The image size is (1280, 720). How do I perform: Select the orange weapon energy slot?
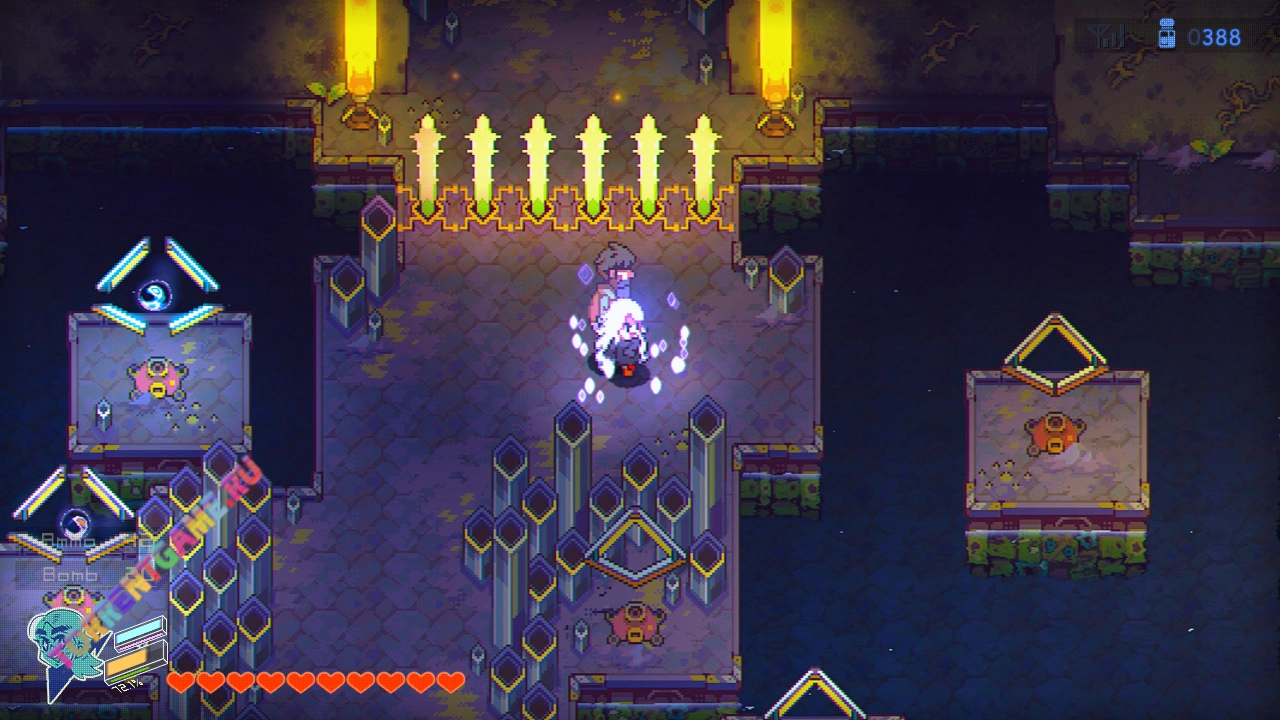[x=126, y=665]
